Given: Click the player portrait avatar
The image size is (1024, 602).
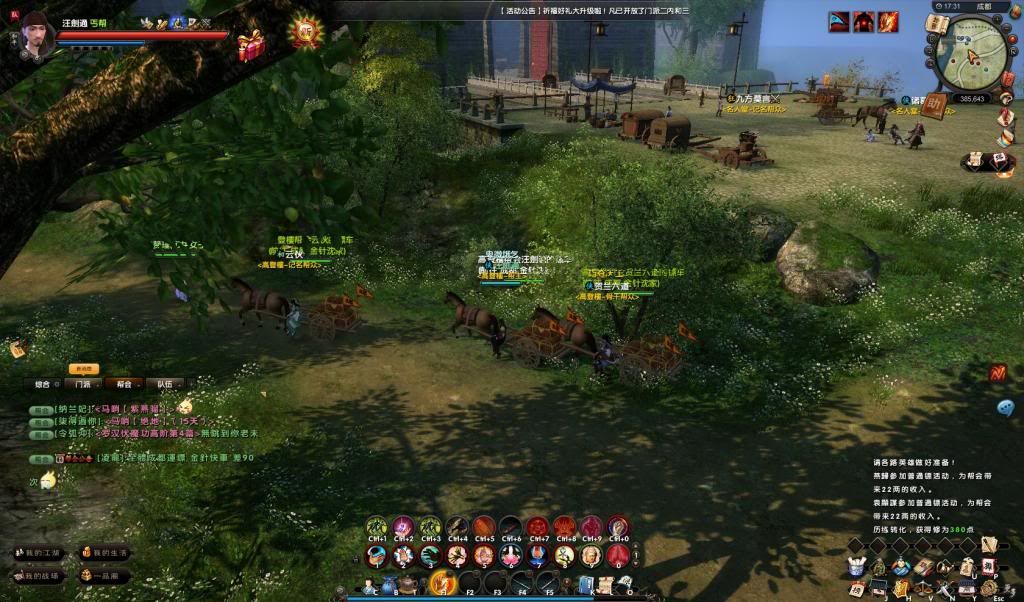Looking at the screenshot, I should tap(38, 37).
